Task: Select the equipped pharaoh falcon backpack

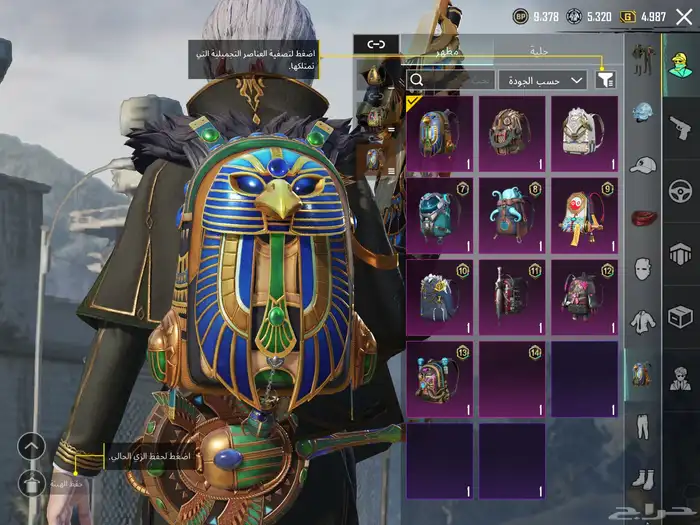Action: click(439, 133)
